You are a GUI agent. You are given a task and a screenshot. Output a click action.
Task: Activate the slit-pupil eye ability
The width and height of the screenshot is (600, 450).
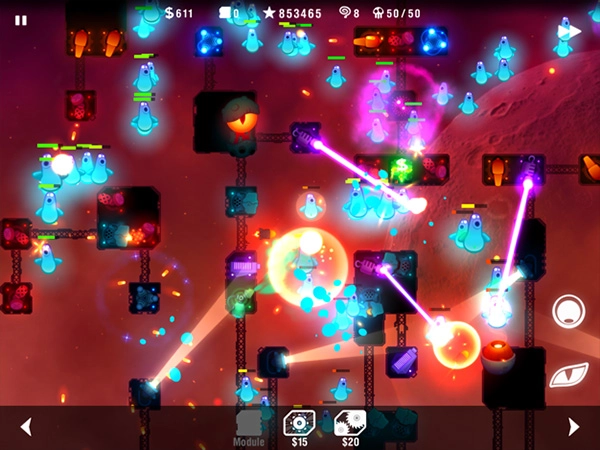point(568,373)
